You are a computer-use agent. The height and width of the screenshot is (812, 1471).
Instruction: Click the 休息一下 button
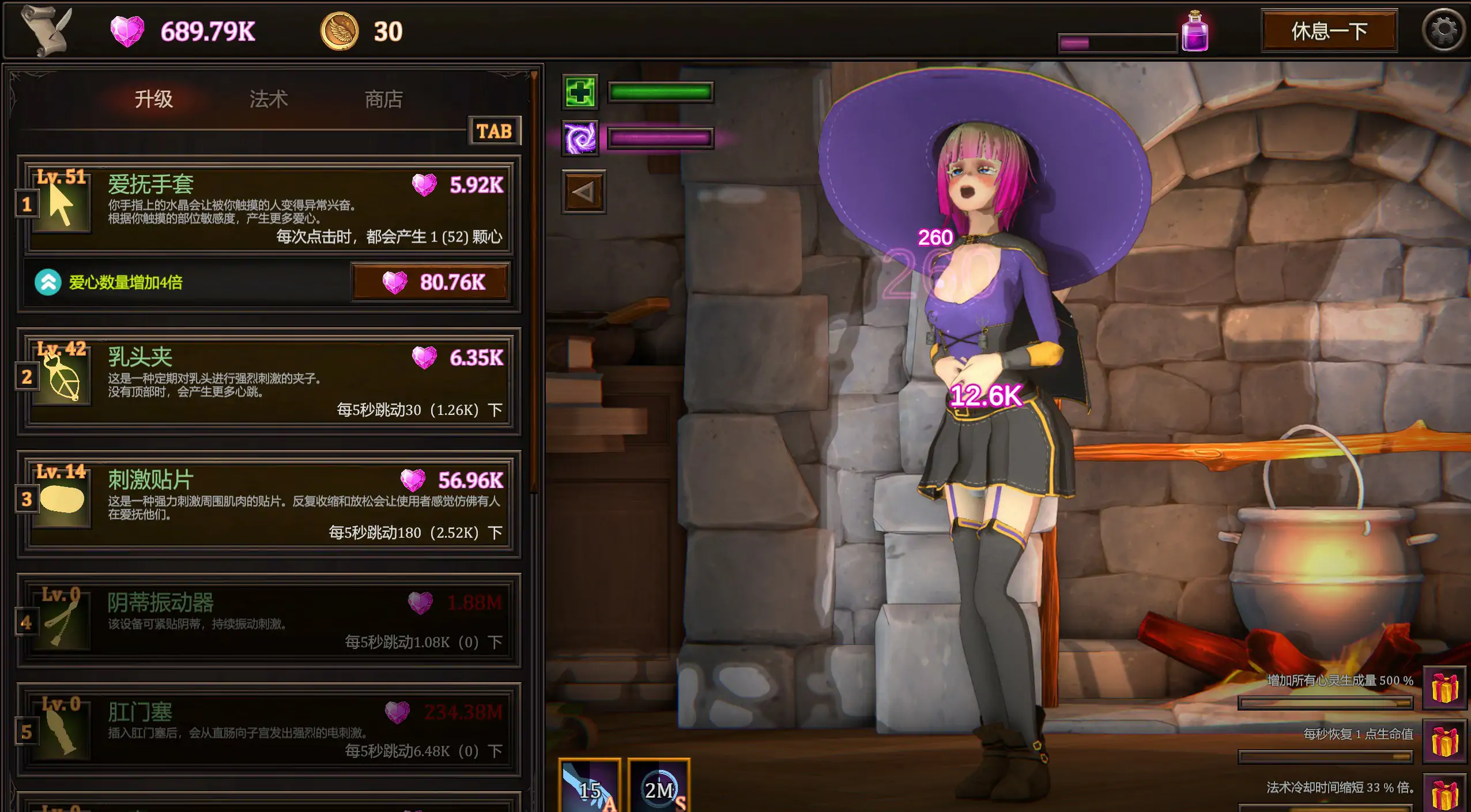pyautogui.click(x=1329, y=31)
